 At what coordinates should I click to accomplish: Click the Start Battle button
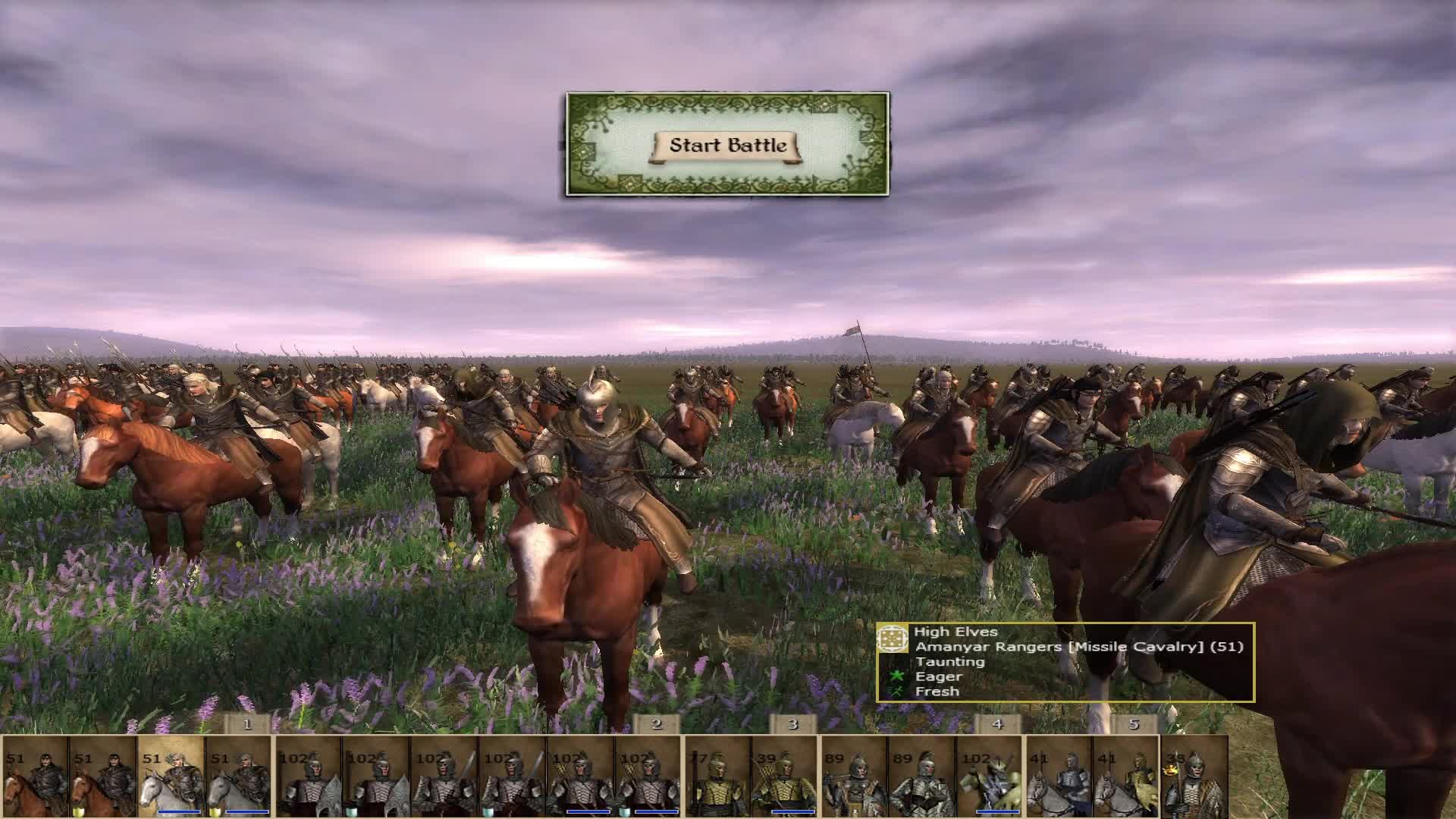726,146
